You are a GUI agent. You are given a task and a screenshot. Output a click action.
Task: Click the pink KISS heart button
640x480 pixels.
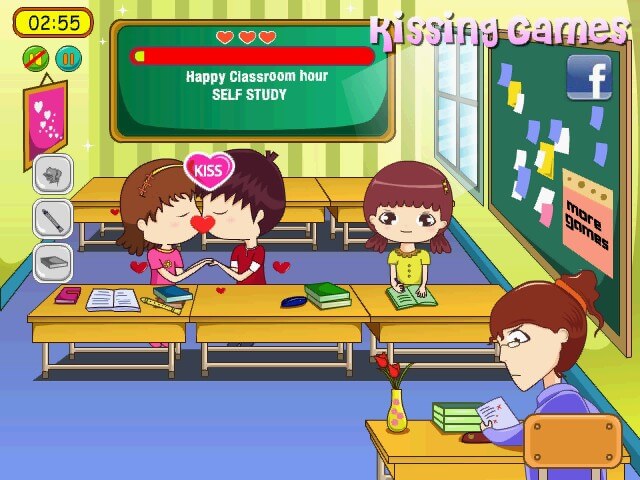point(208,170)
